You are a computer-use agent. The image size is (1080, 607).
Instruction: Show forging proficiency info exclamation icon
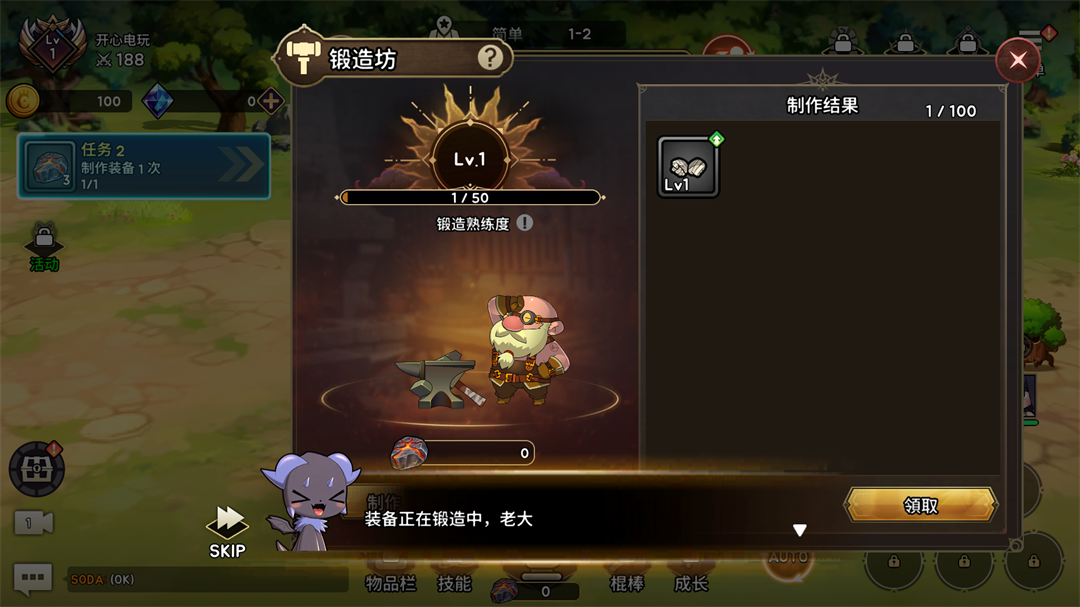pos(525,223)
